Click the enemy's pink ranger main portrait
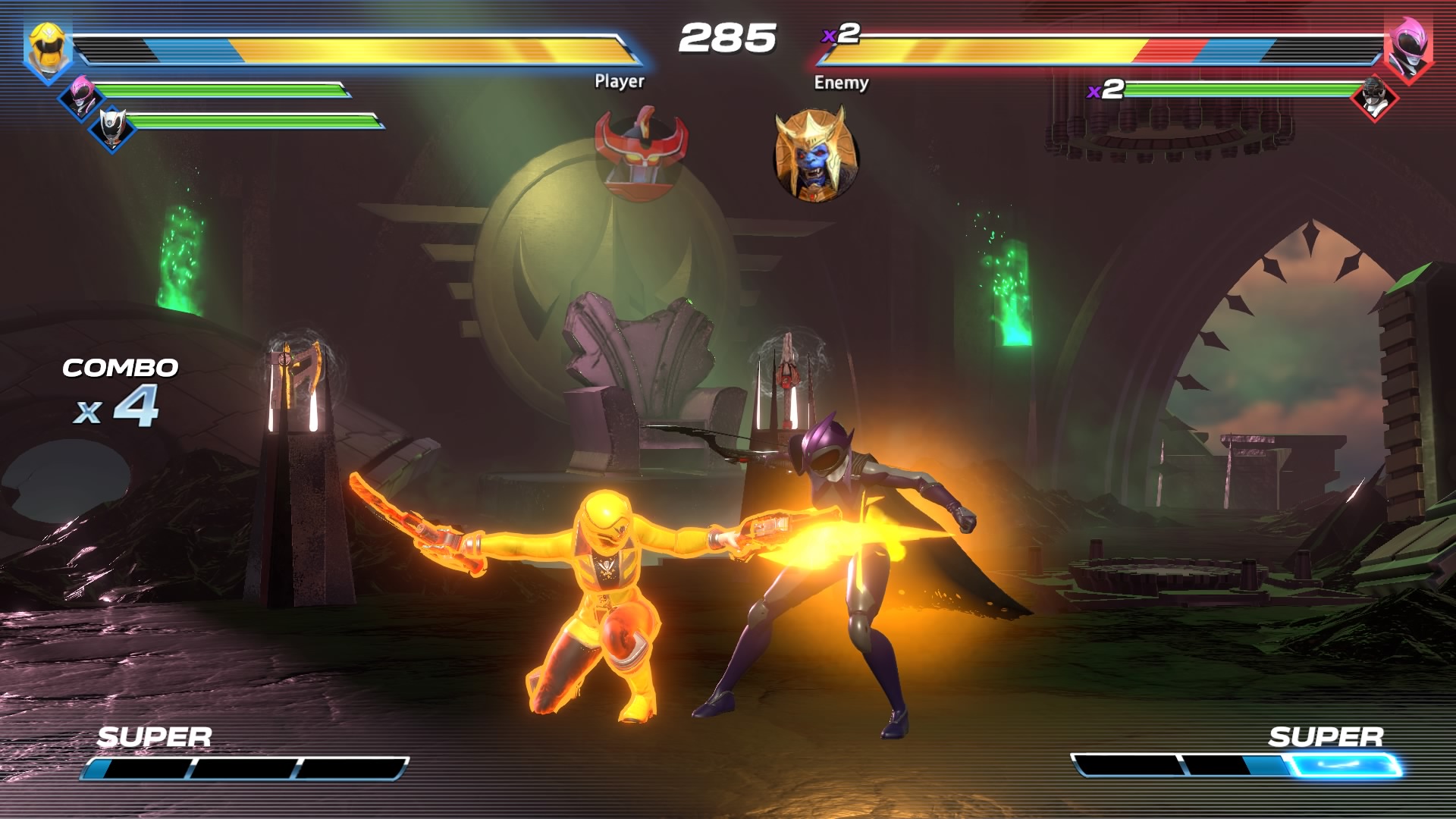1456x819 pixels. coord(1407,48)
